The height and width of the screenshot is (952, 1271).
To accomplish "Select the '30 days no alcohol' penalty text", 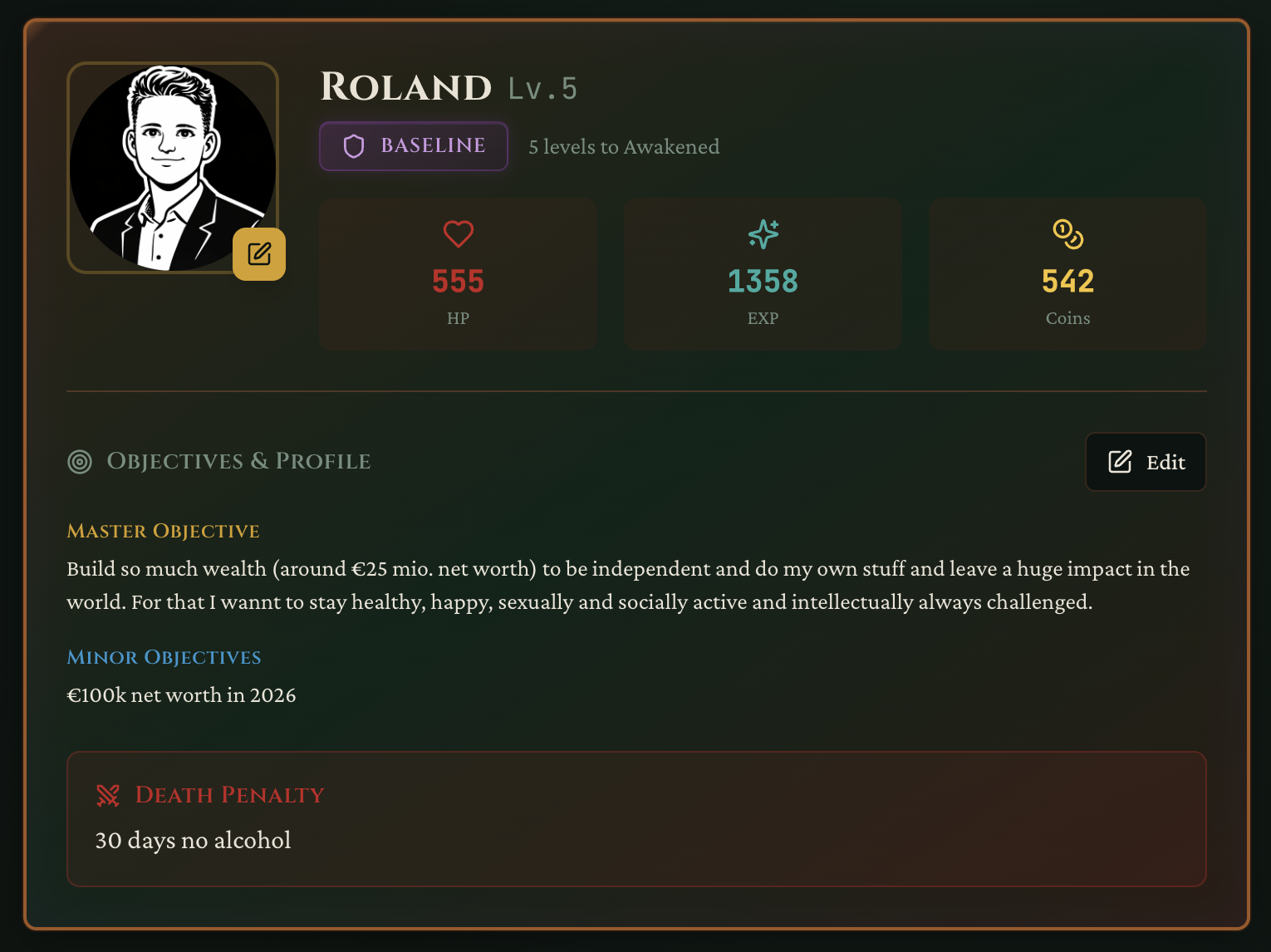I will coord(193,840).
